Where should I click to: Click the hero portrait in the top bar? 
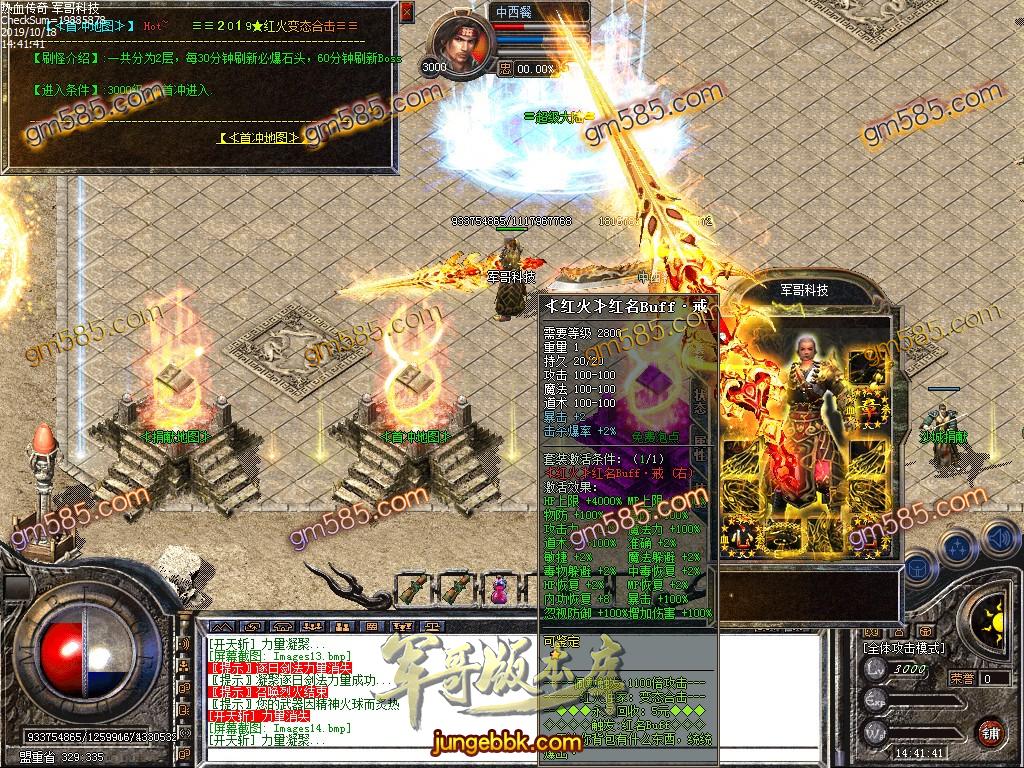(464, 46)
